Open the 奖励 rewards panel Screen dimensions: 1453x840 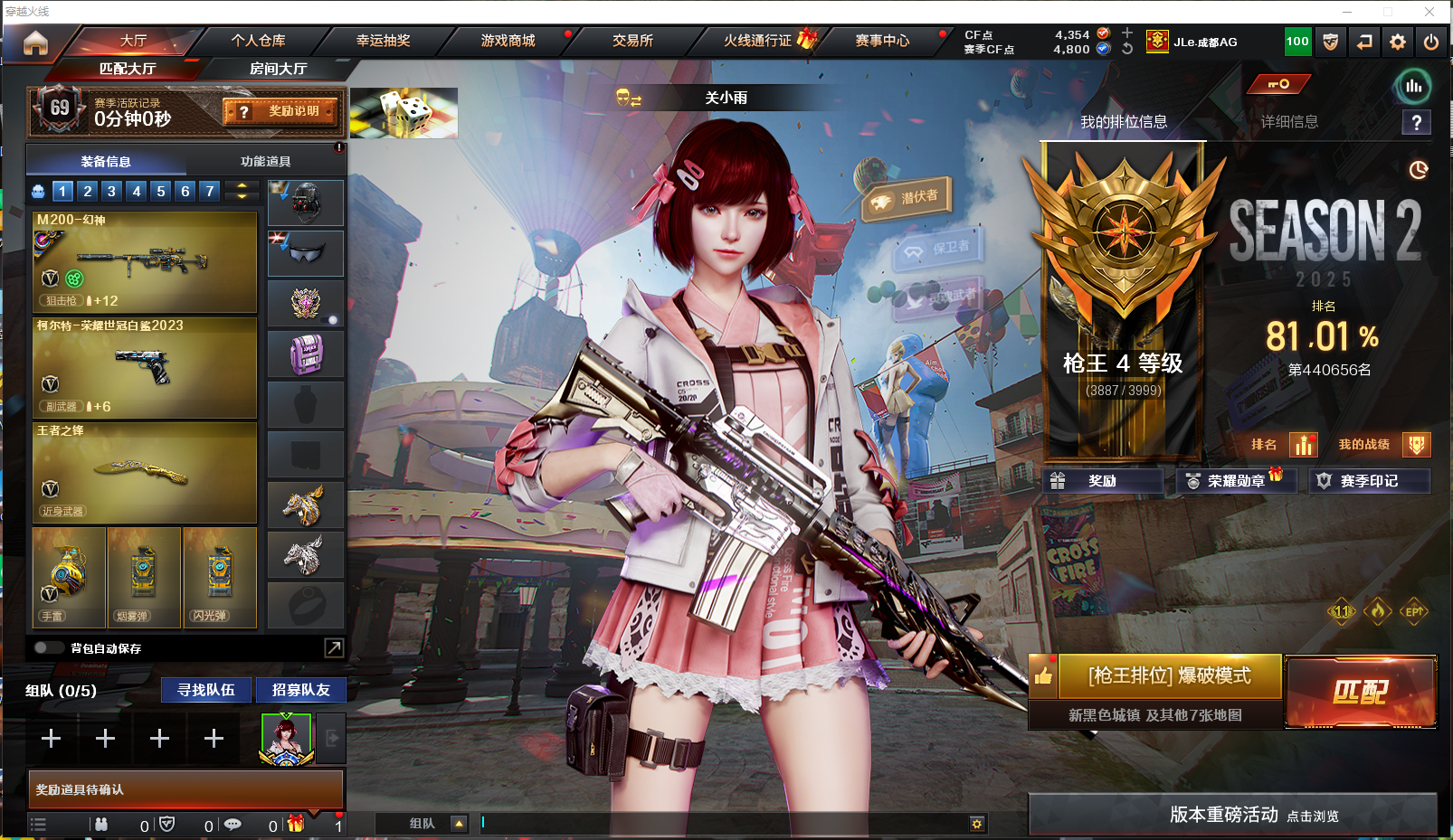pos(1102,481)
